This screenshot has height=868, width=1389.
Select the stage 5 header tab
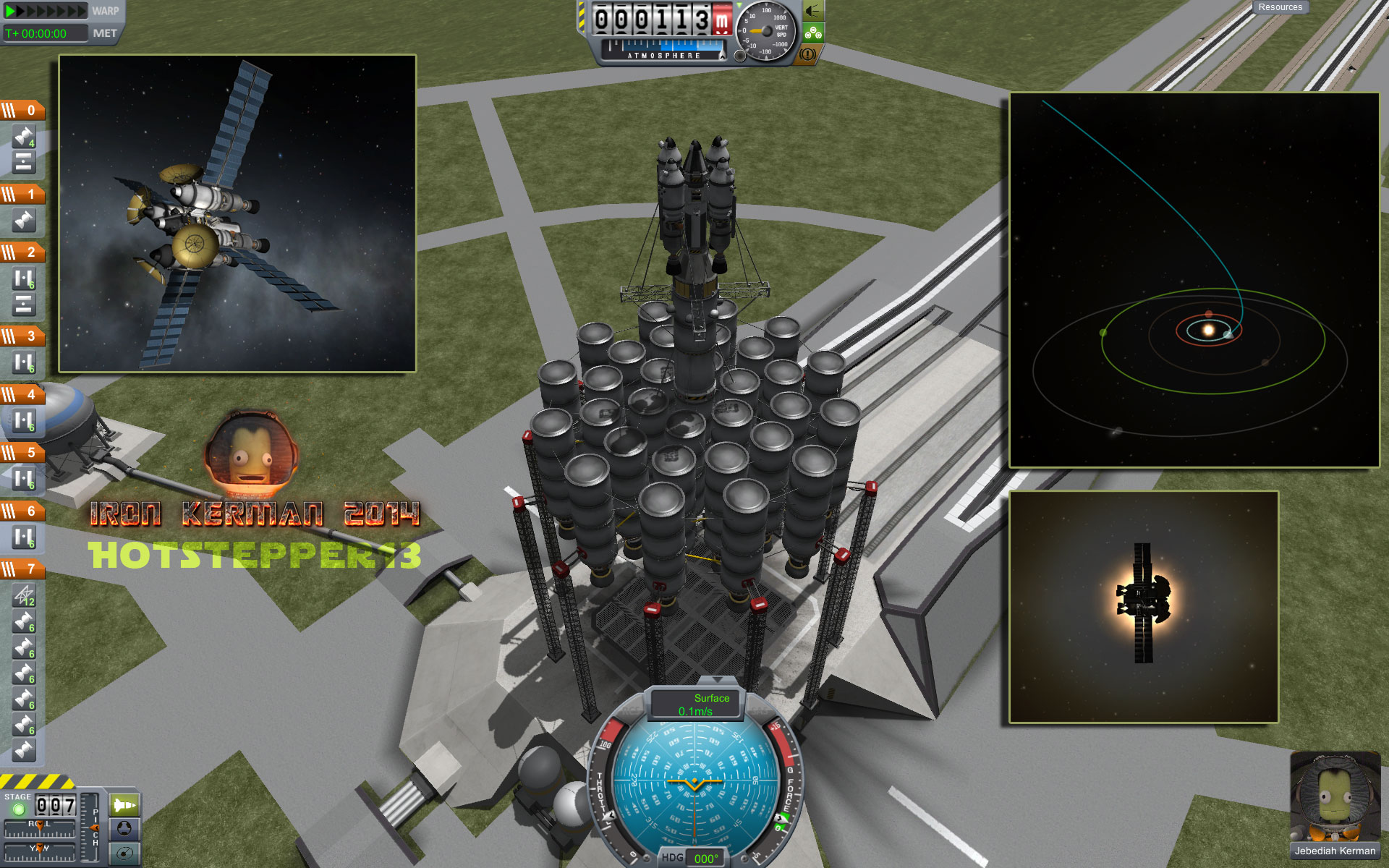(x=23, y=453)
